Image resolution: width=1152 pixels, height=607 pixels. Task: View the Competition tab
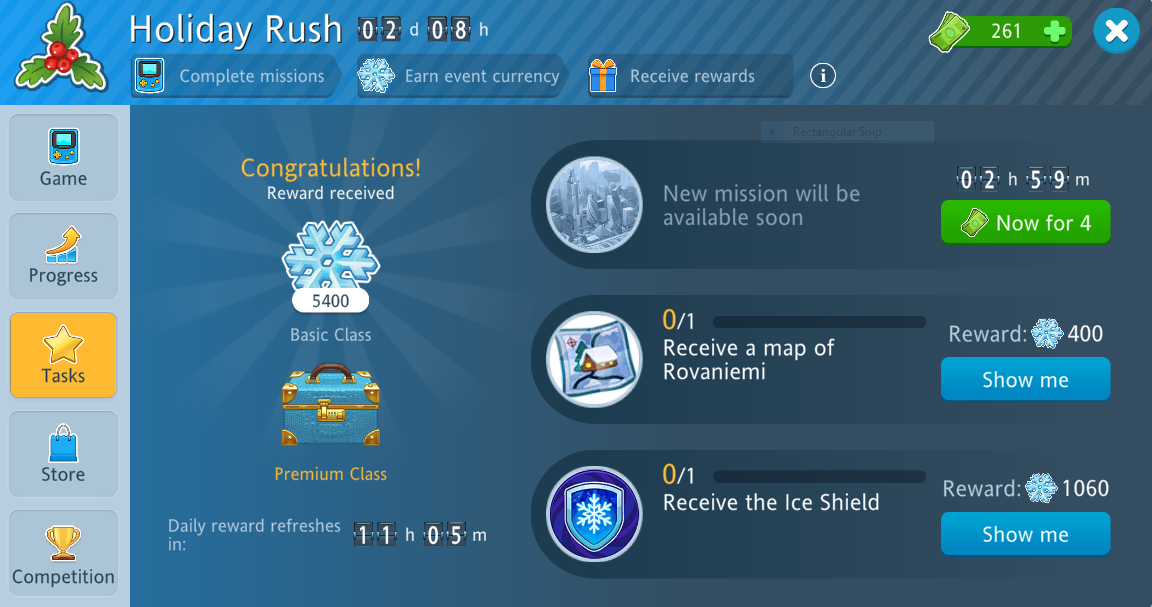(x=63, y=553)
